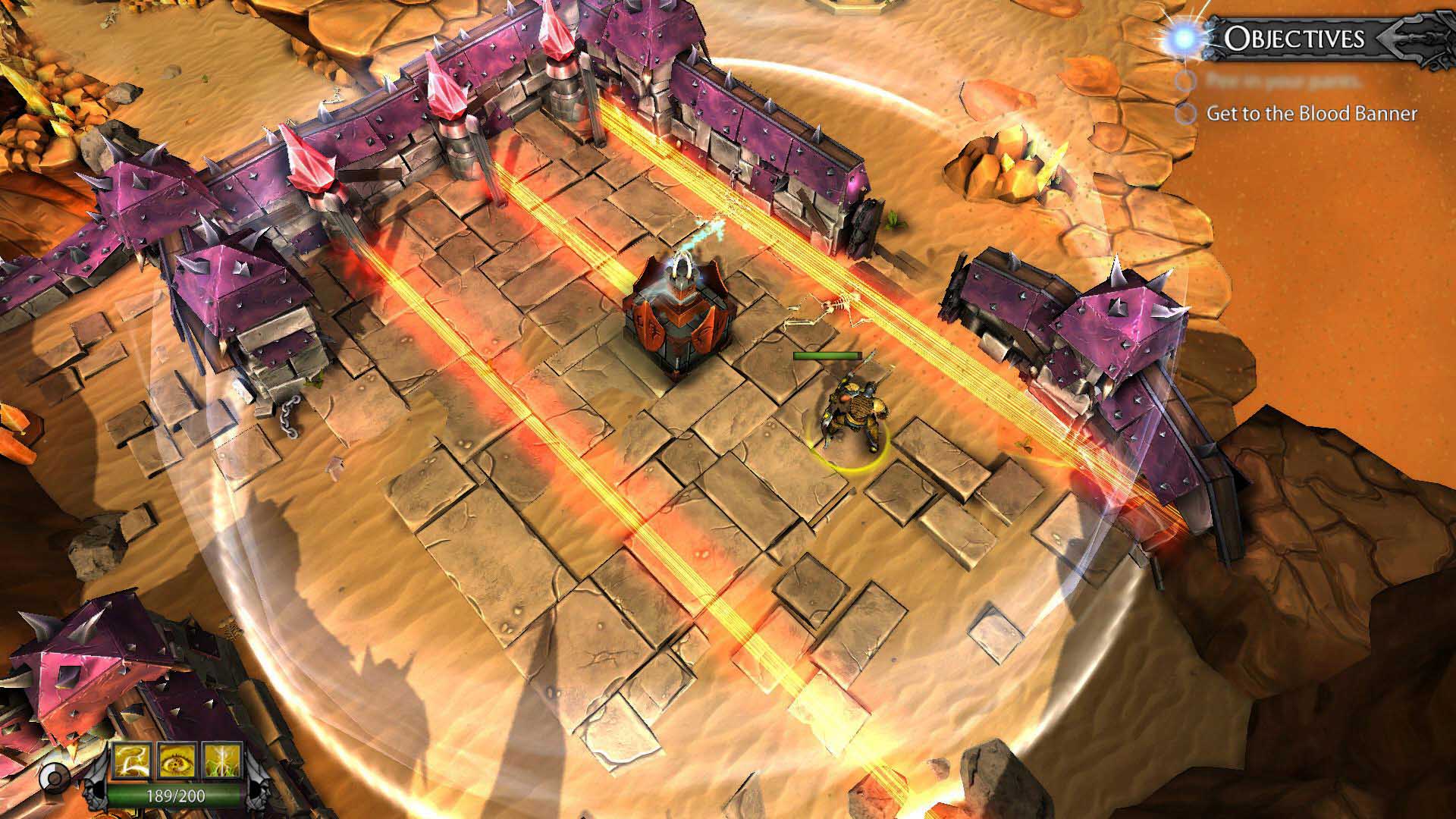Toggle the character's yellow selection ring
This screenshot has height=819, width=1456.
click(853, 455)
